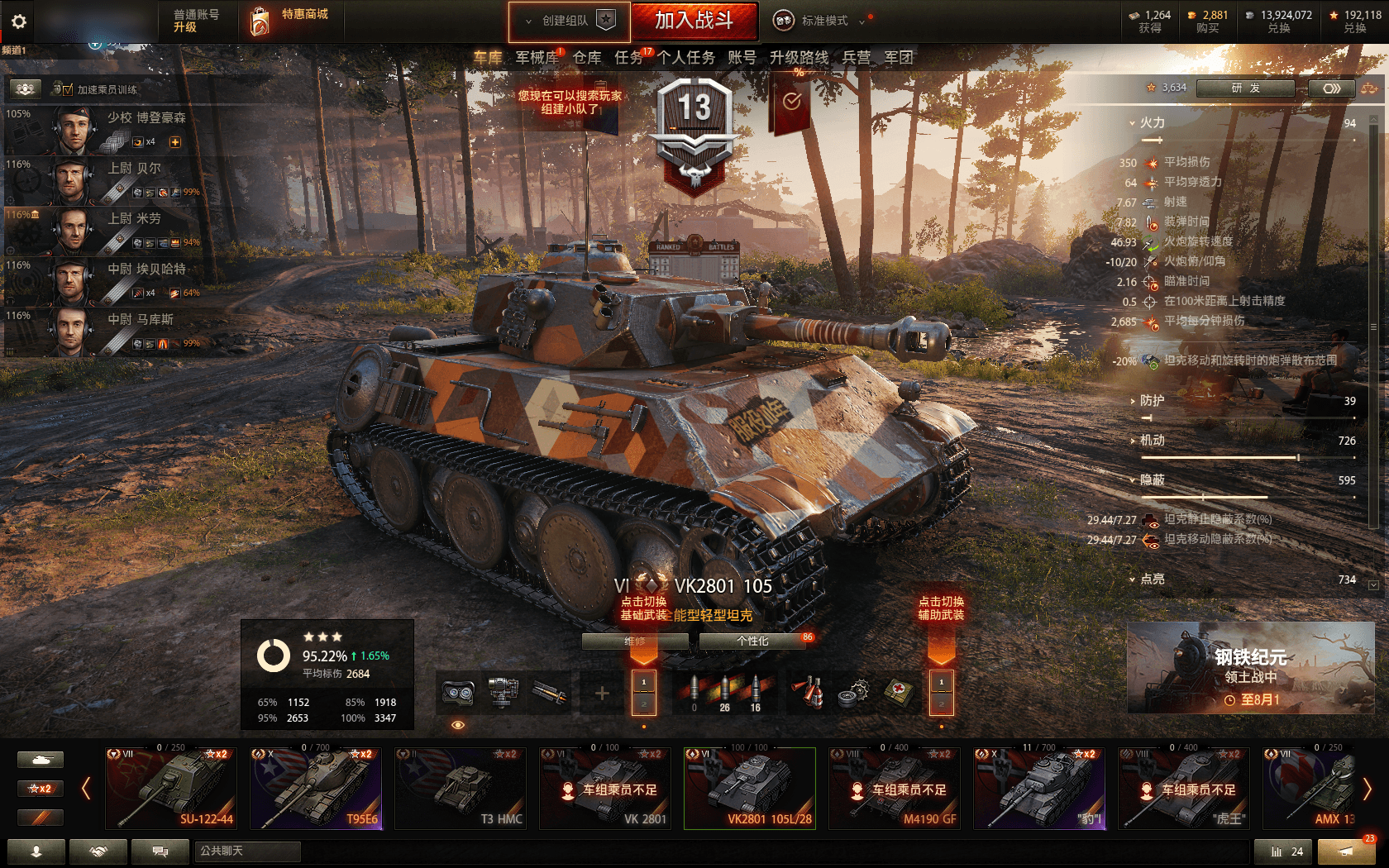Switch to the 军械库 tab
This screenshot has height=868, width=1389.
pos(537,58)
